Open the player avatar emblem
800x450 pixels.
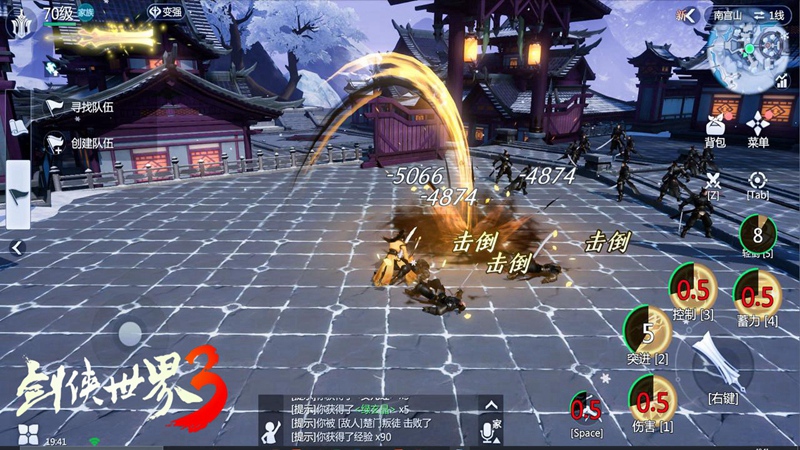[x=18, y=24]
